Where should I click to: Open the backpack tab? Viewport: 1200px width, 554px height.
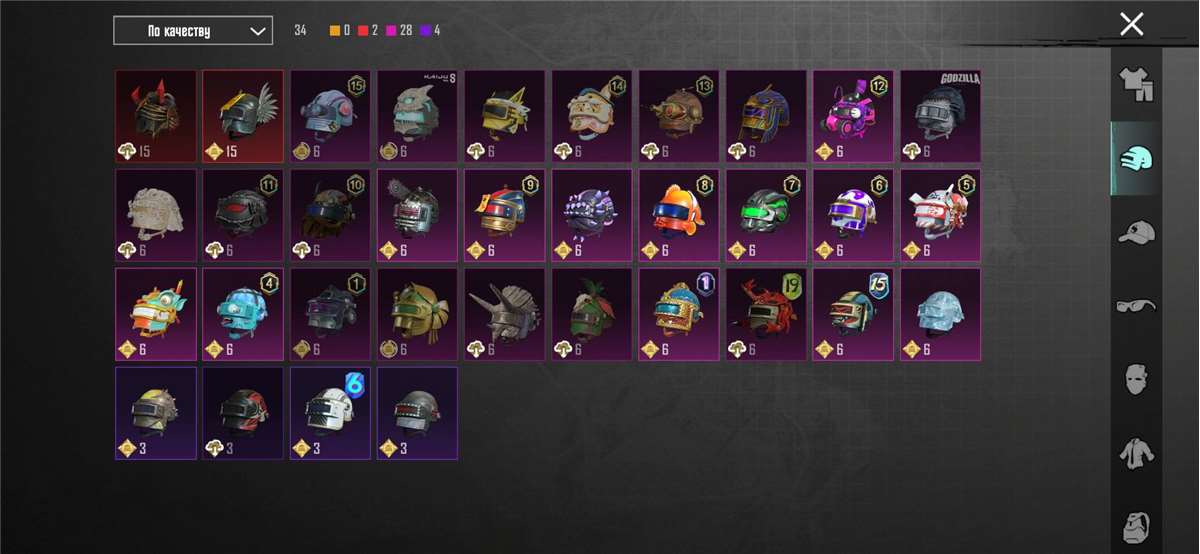1136,525
